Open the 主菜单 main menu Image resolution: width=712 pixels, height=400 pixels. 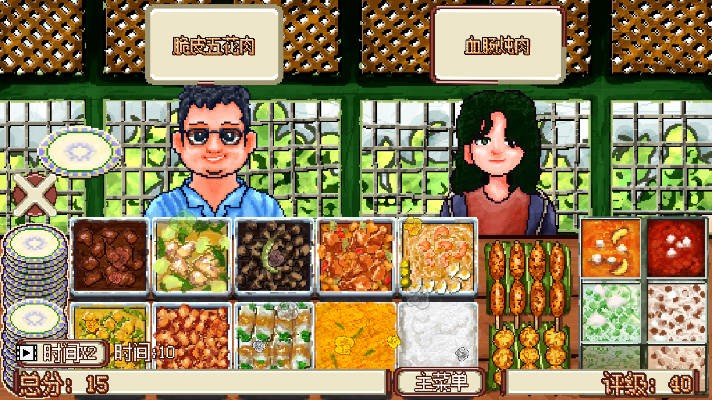point(440,382)
